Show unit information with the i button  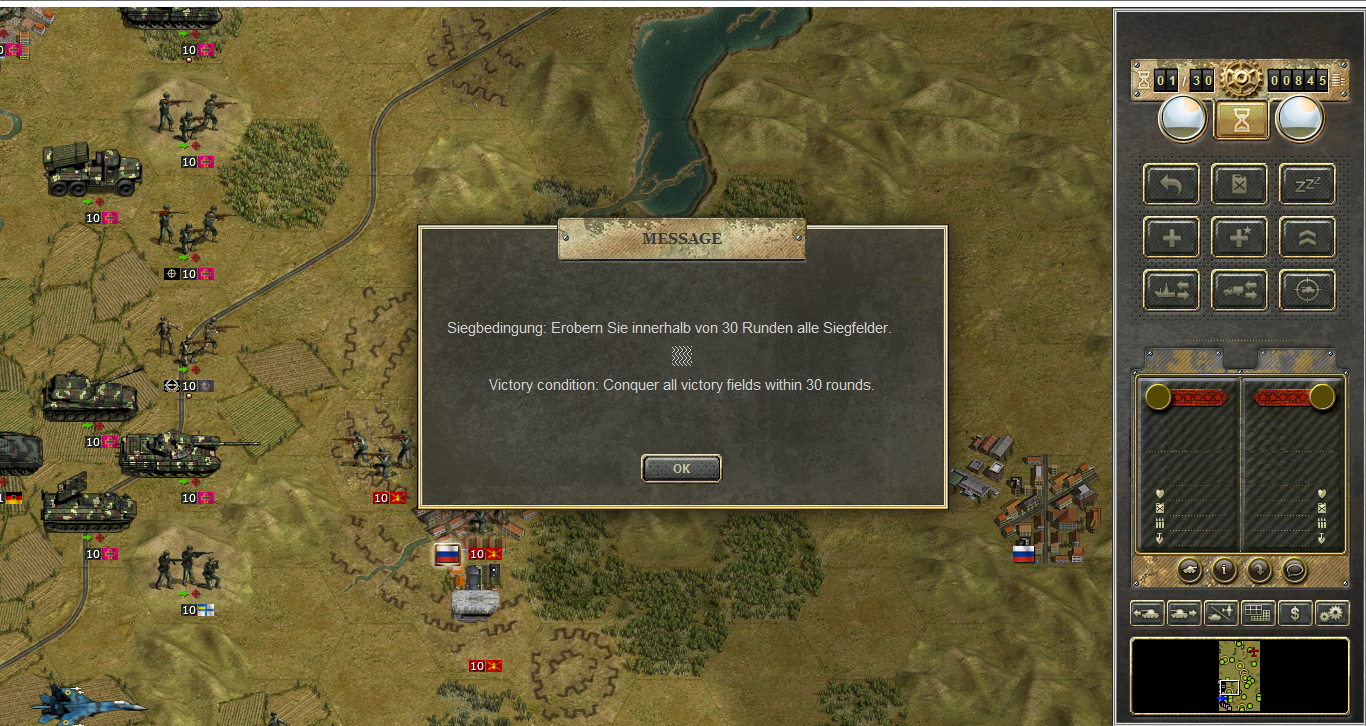click(1224, 570)
